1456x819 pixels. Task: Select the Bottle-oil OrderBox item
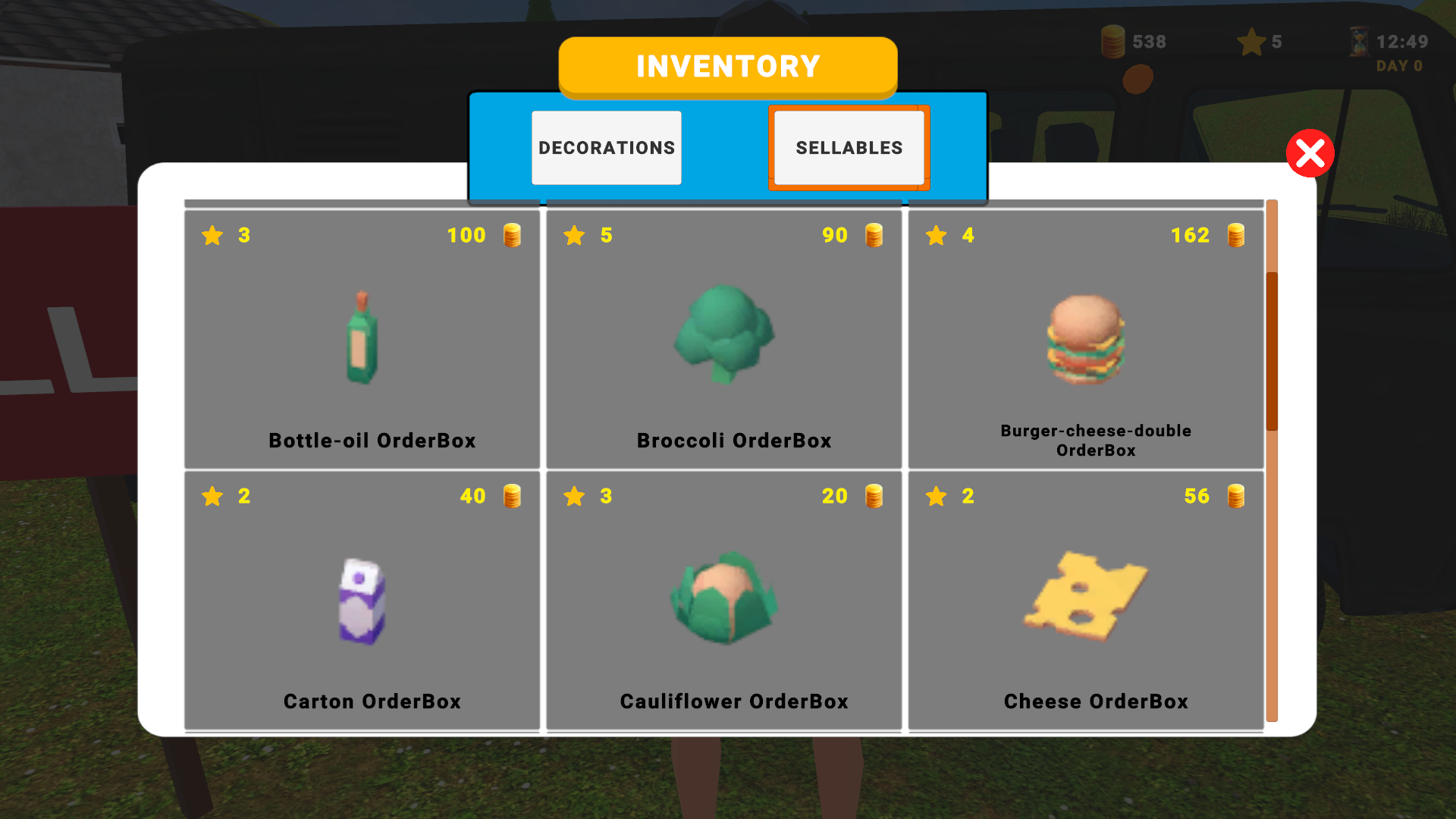click(362, 337)
